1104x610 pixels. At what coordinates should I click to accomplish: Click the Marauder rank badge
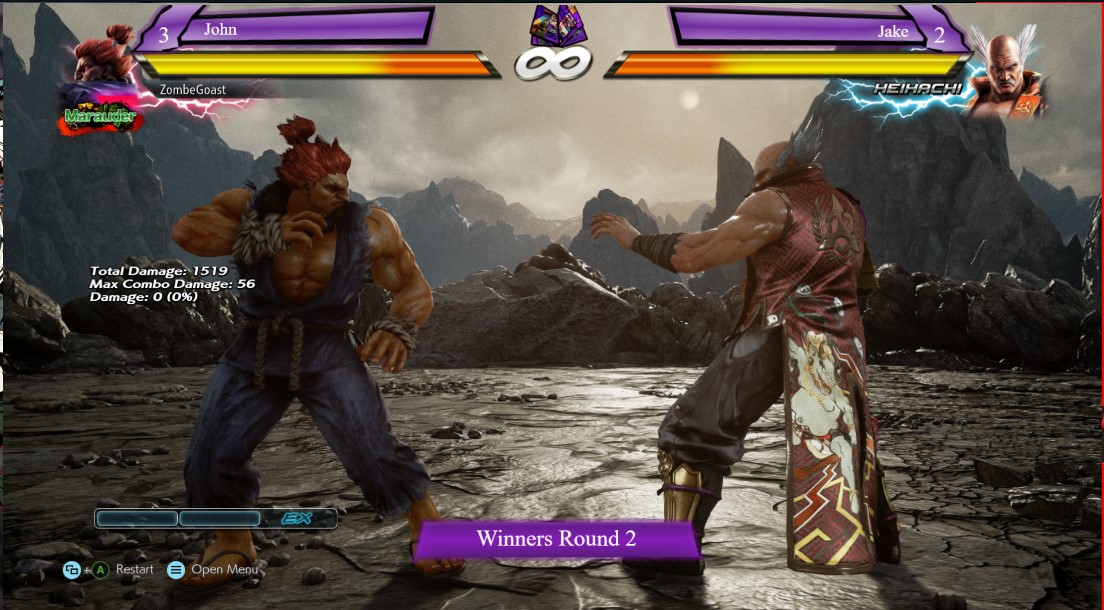[x=100, y=117]
